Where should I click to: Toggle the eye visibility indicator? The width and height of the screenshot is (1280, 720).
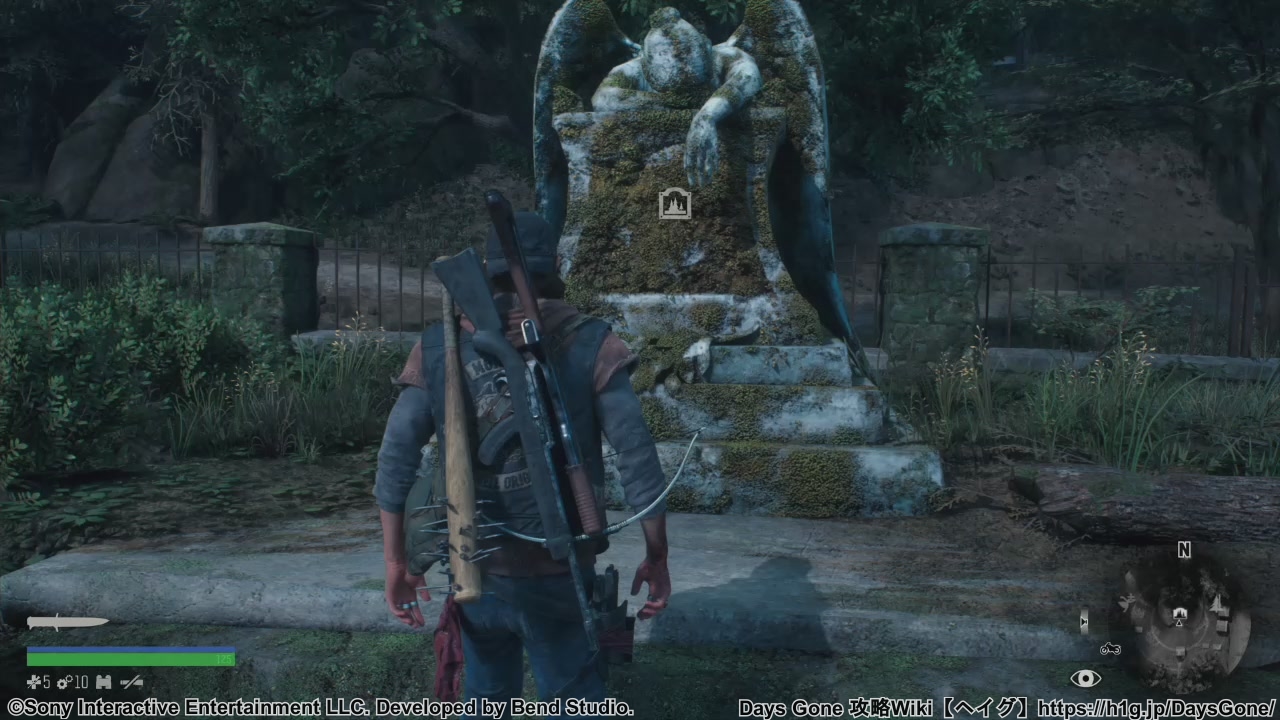(x=1085, y=679)
